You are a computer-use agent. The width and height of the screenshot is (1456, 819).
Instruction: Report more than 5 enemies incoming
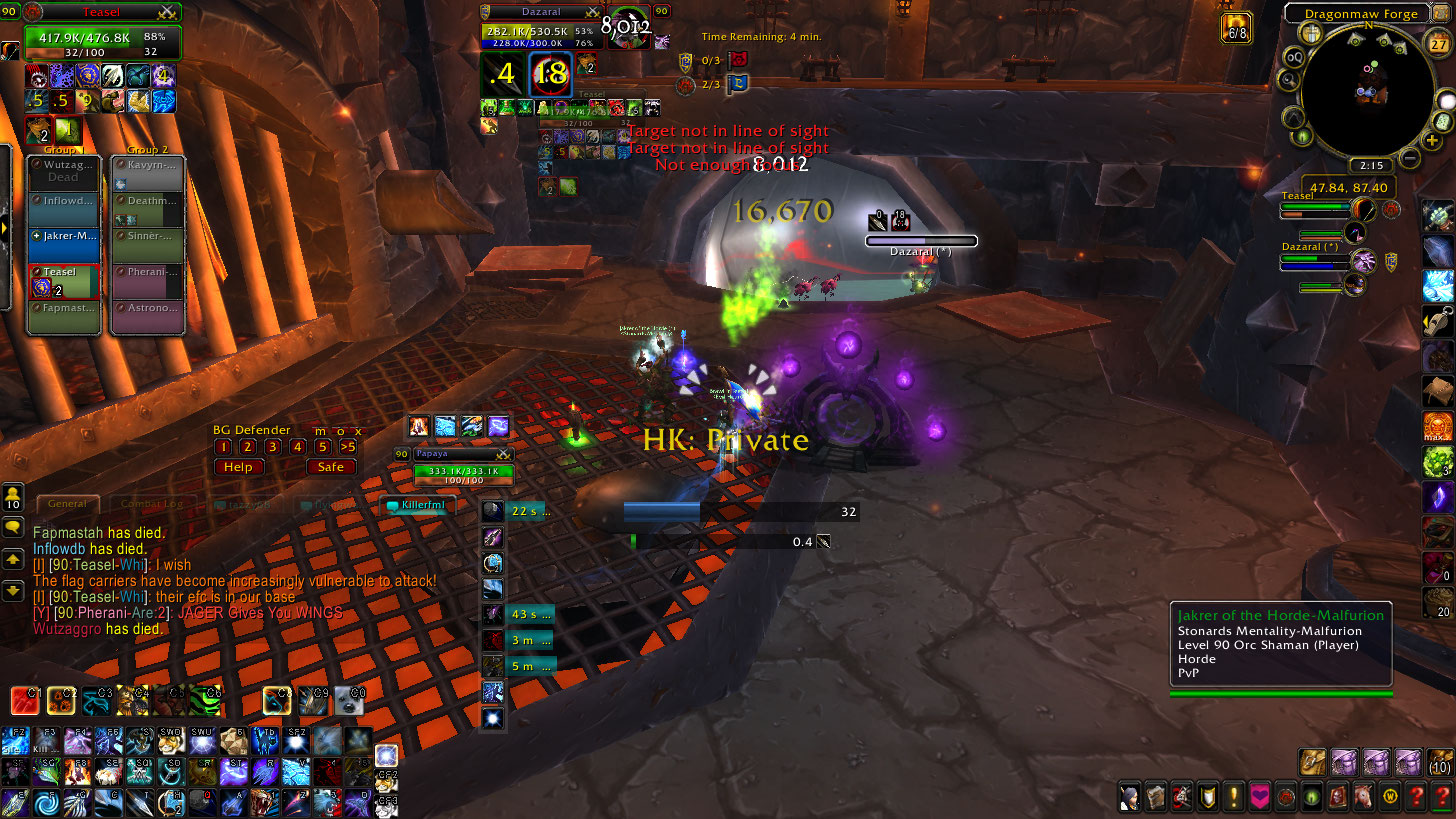pos(348,447)
